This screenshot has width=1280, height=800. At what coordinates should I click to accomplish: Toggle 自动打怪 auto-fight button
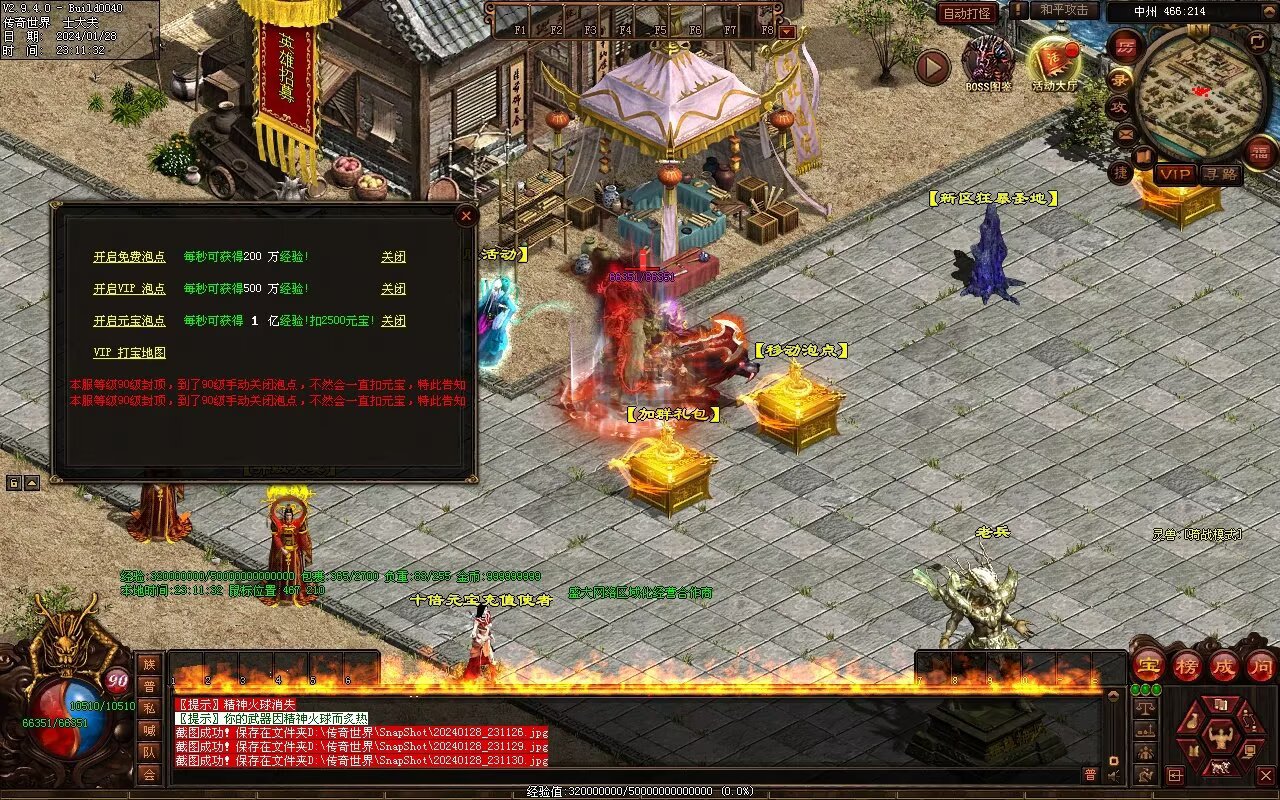click(x=967, y=13)
